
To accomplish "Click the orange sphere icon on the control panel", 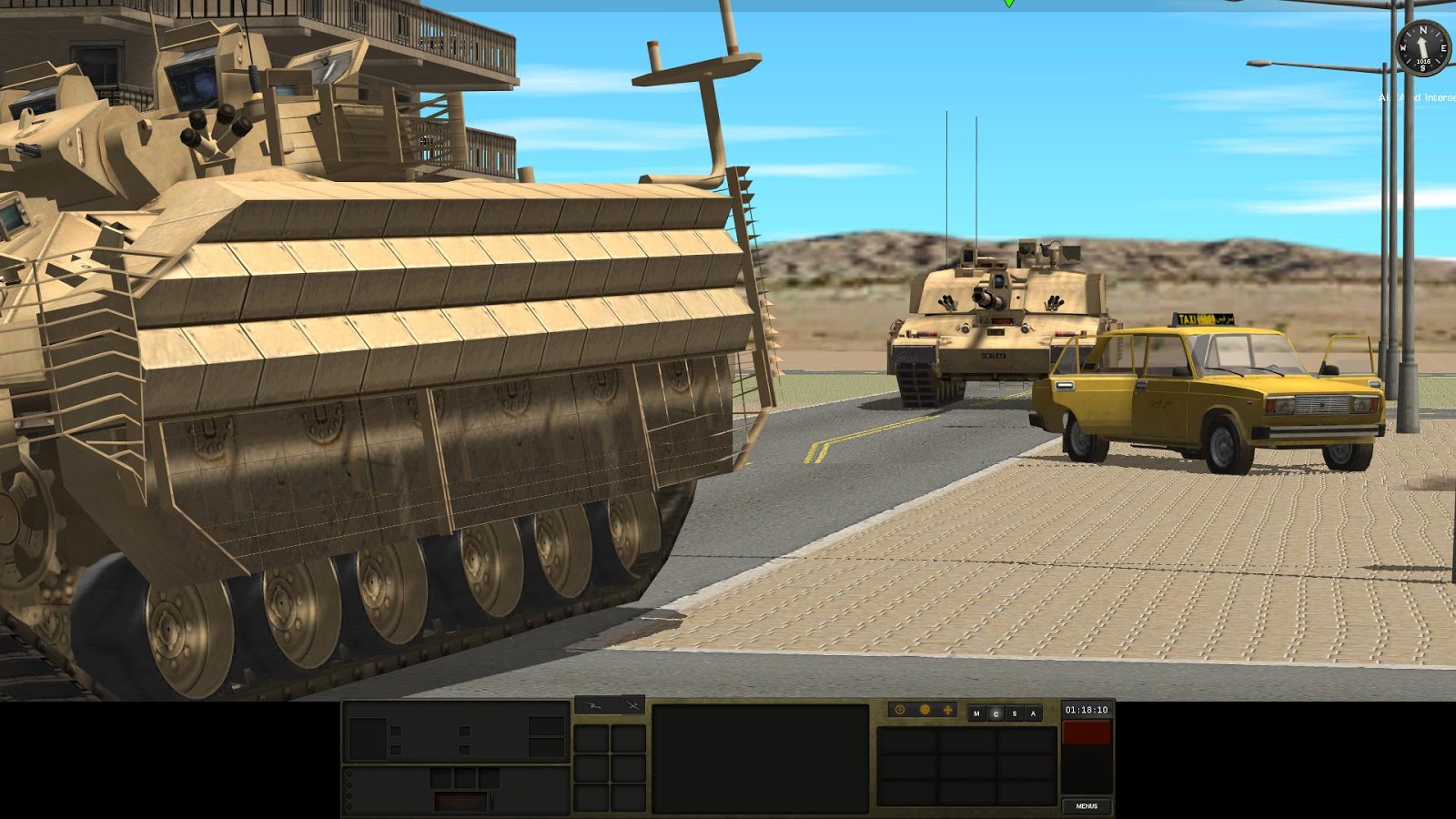I will click(924, 708).
